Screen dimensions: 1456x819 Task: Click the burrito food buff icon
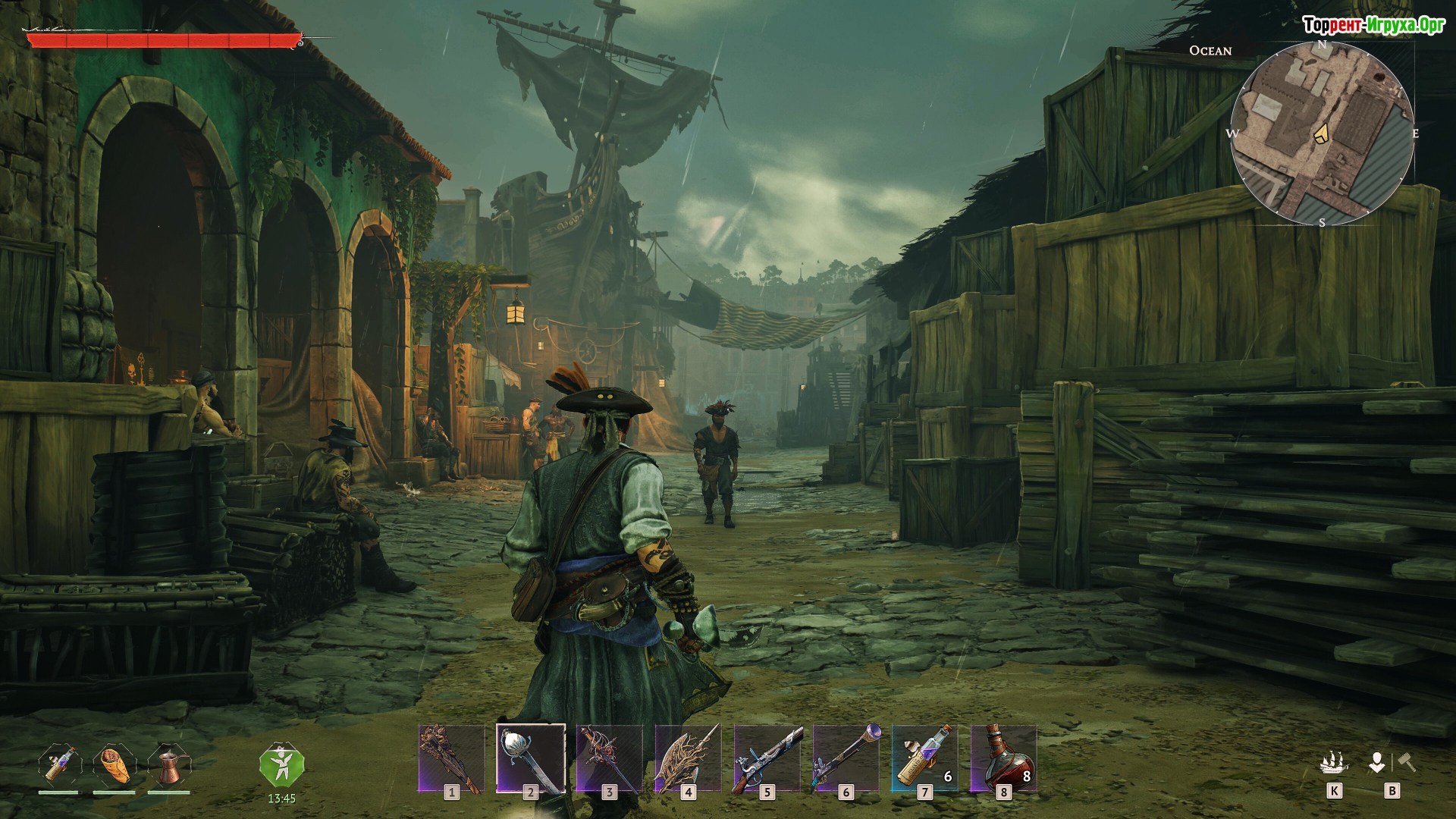tap(114, 764)
